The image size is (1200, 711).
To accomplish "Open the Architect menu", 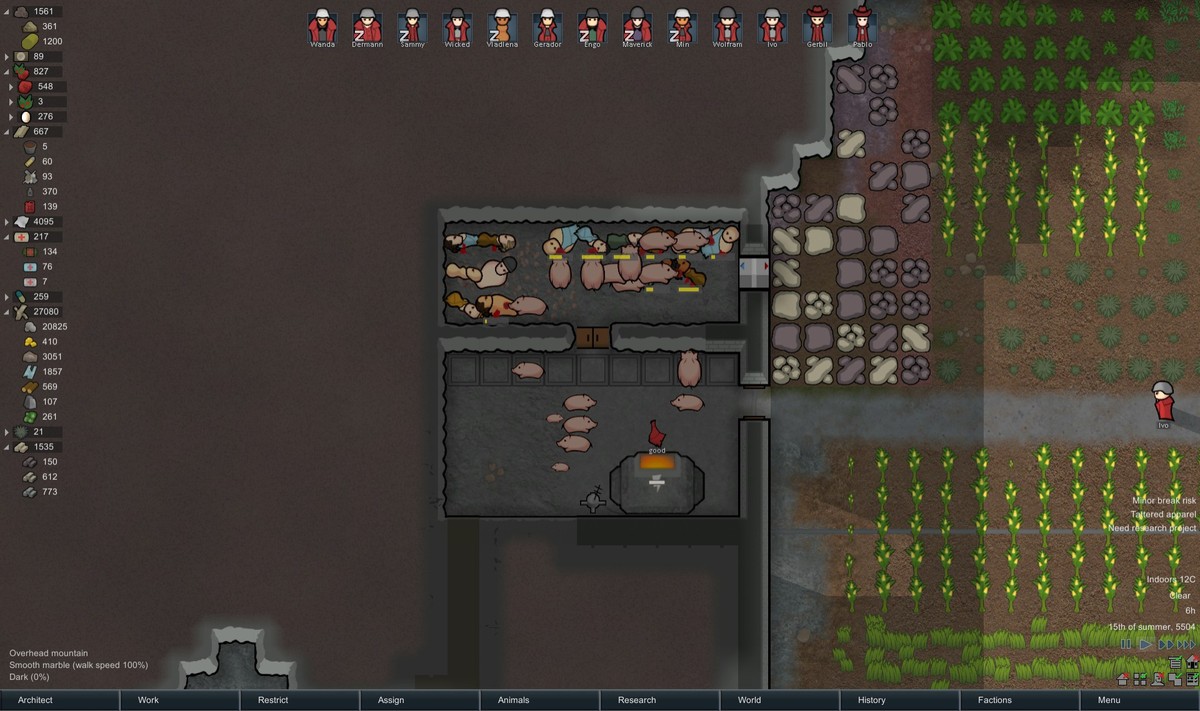I will coord(36,700).
